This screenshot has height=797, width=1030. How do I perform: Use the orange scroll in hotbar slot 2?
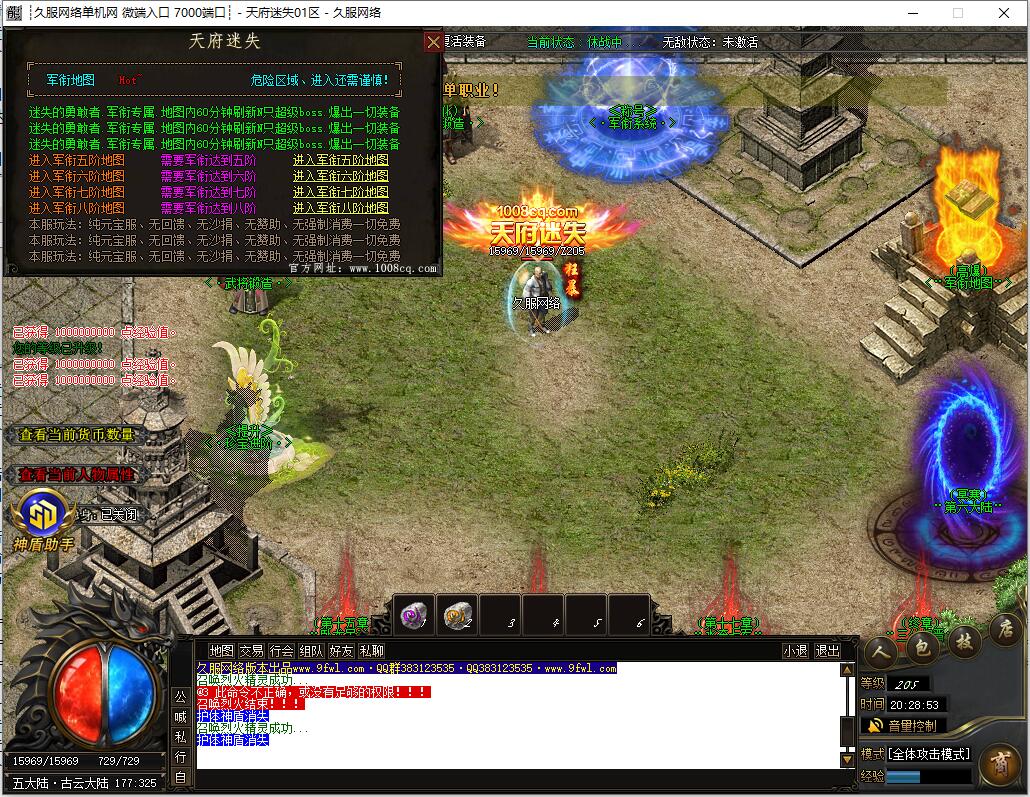[457, 616]
